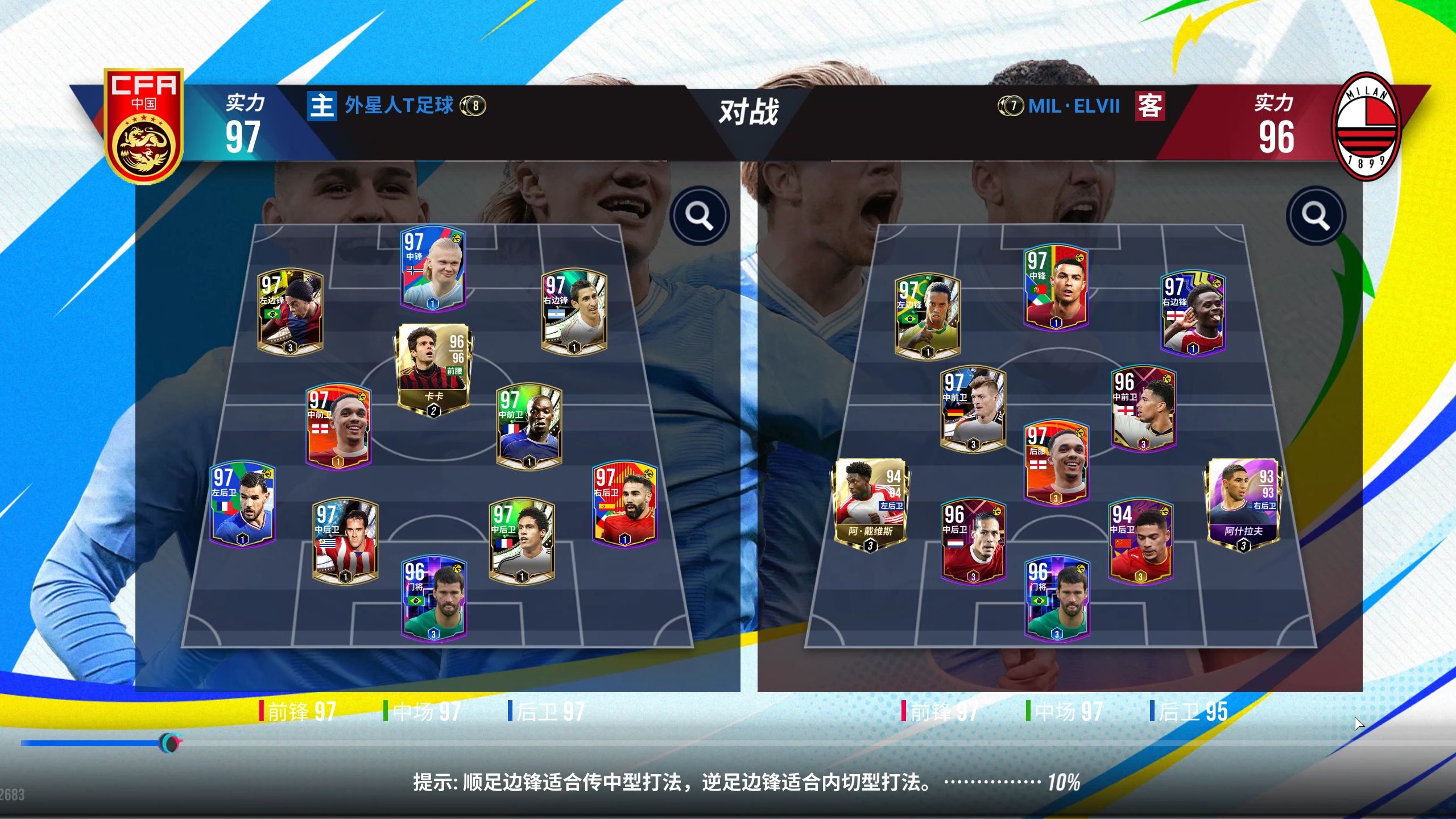Image resolution: width=1456 pixels, height=819 pixels.
Task: Choose Varane's centre back card
Action: click(x=522, y=541)
